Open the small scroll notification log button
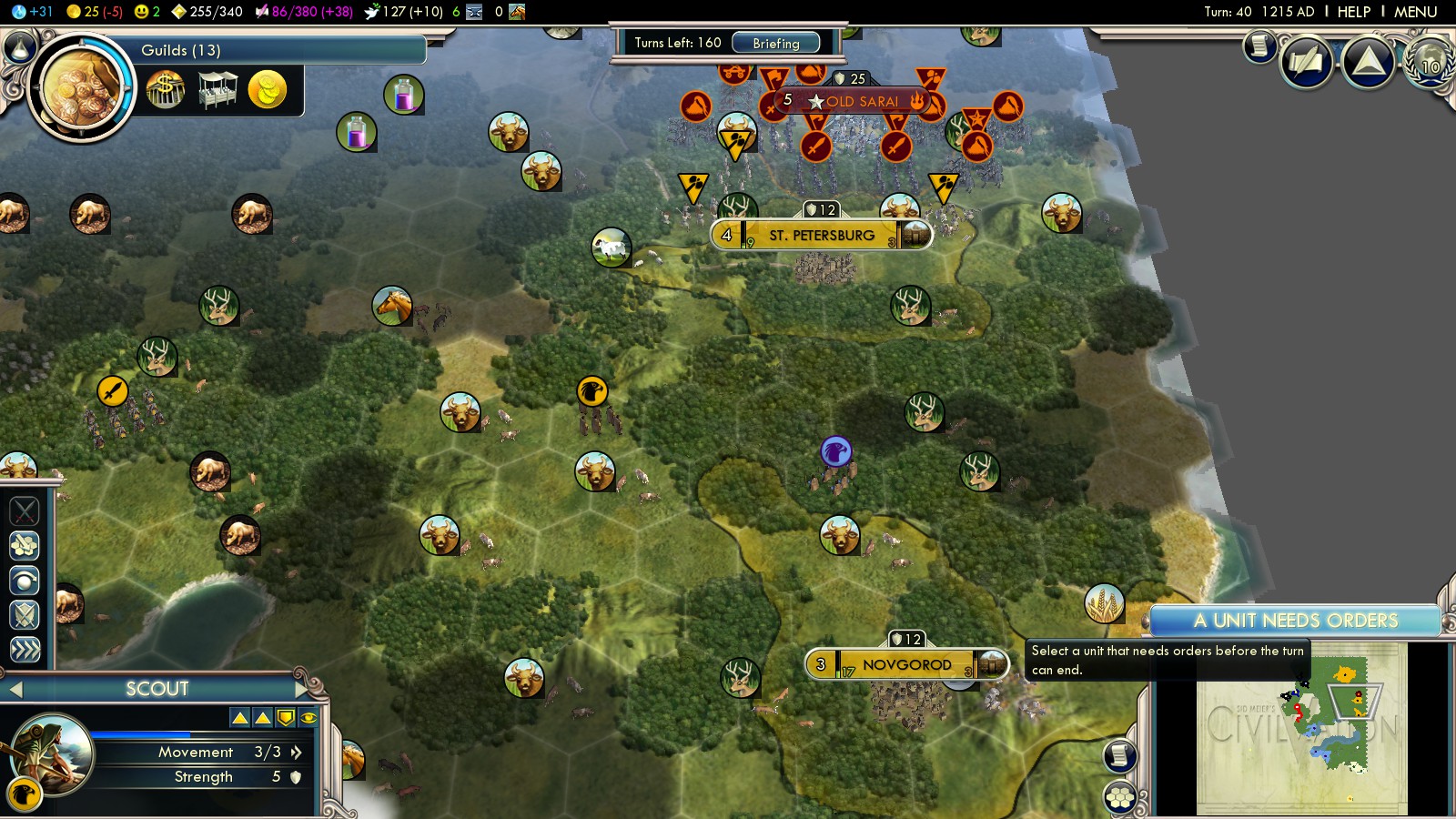Screen dimensions: 1456x819 pos(1259,45)
